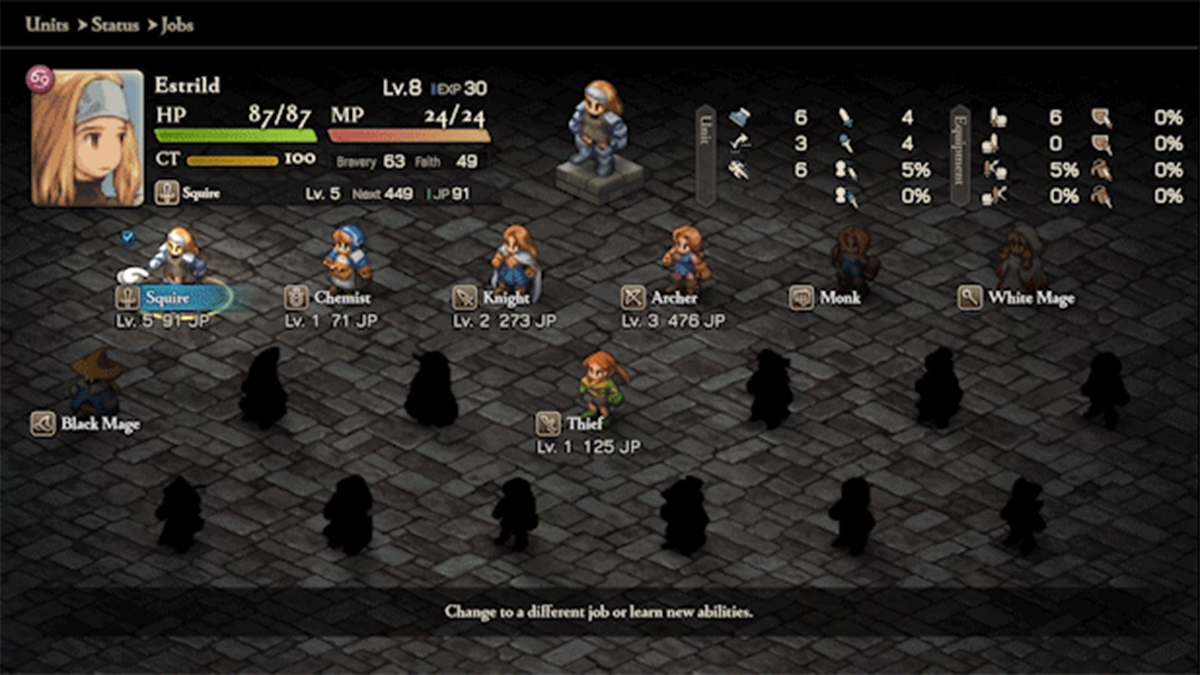Click Estrild's character portrait
The width and height of the screenshot is (1200, 675).
pos(87,137)
